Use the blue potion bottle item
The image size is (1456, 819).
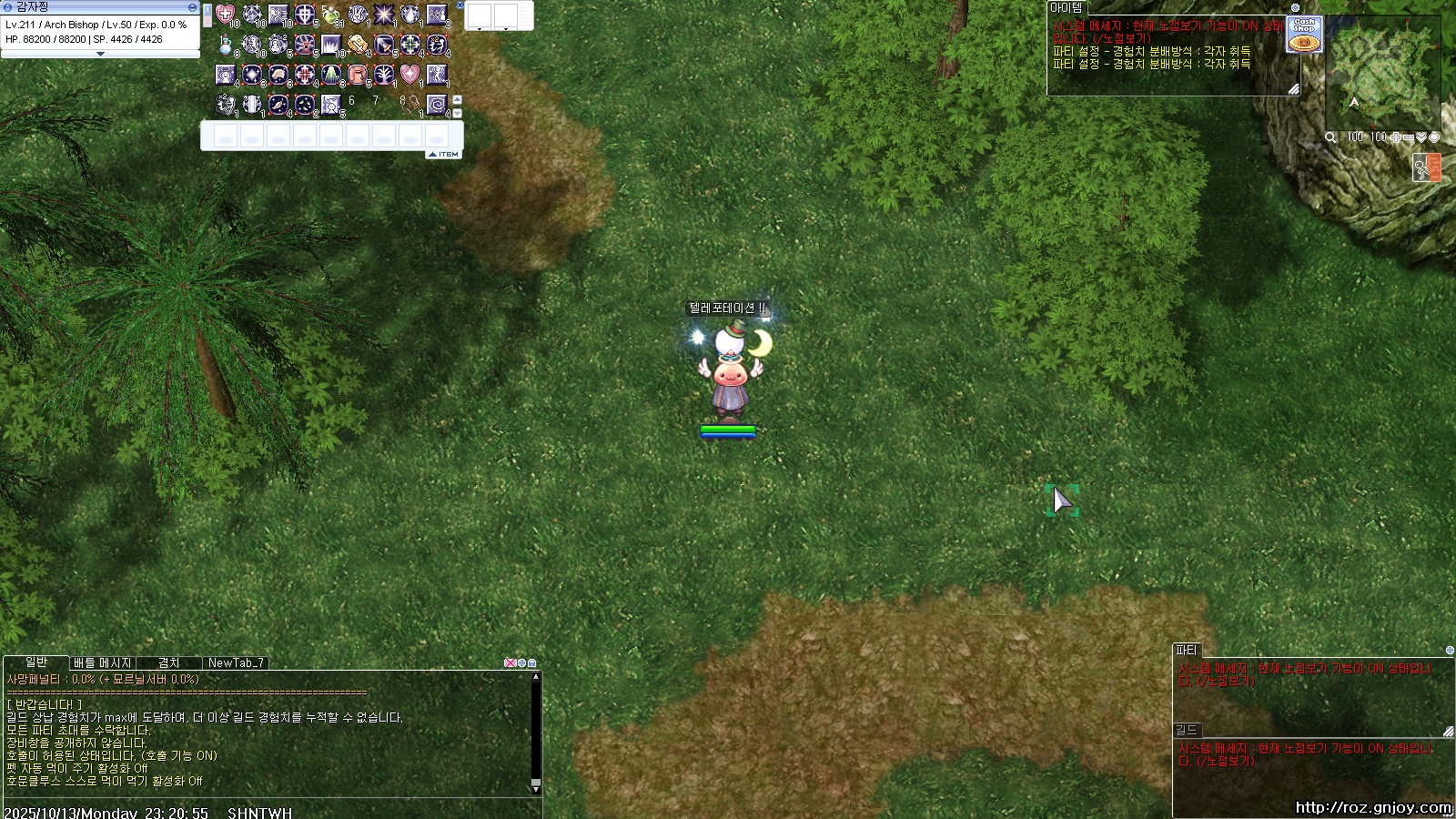[225, 45]
